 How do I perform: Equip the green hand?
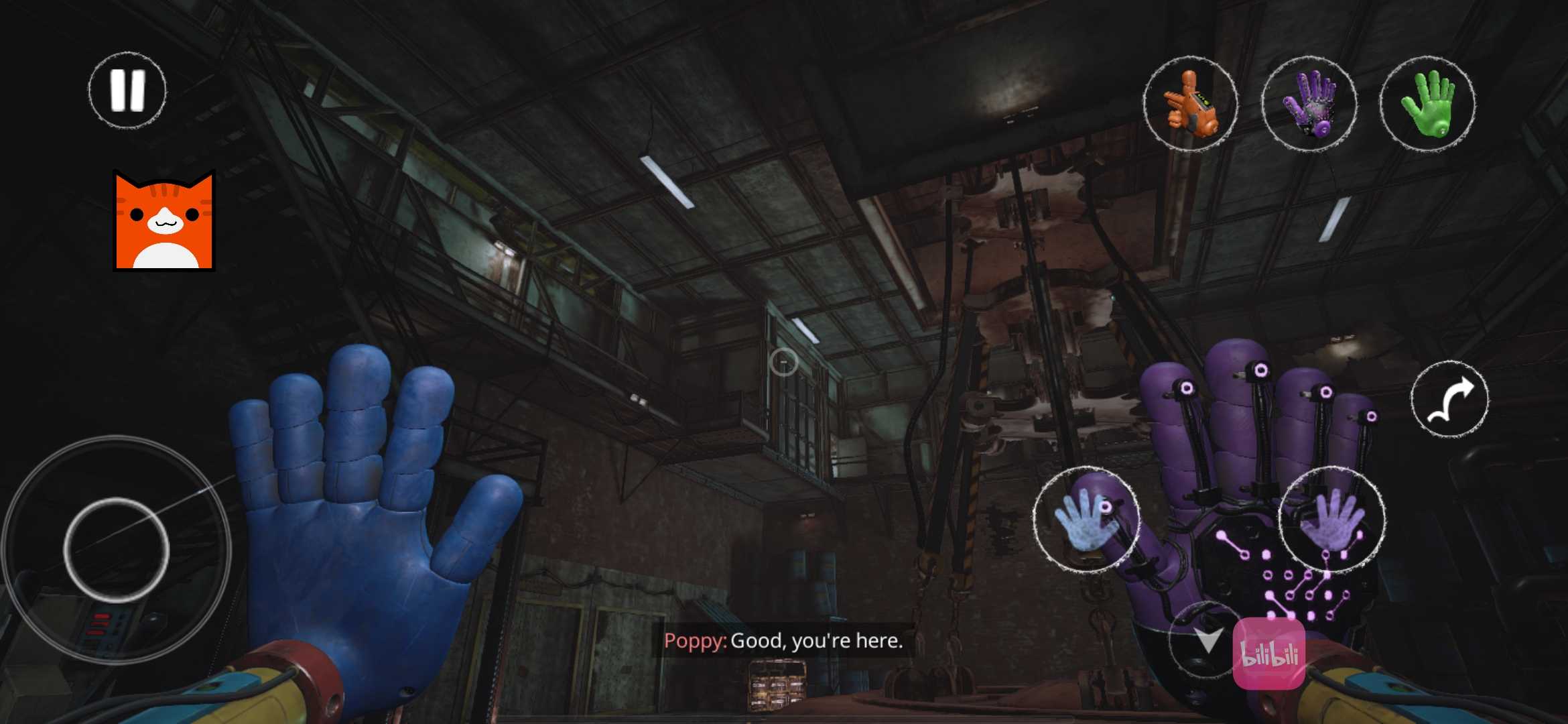click(x=1427, y=103)
